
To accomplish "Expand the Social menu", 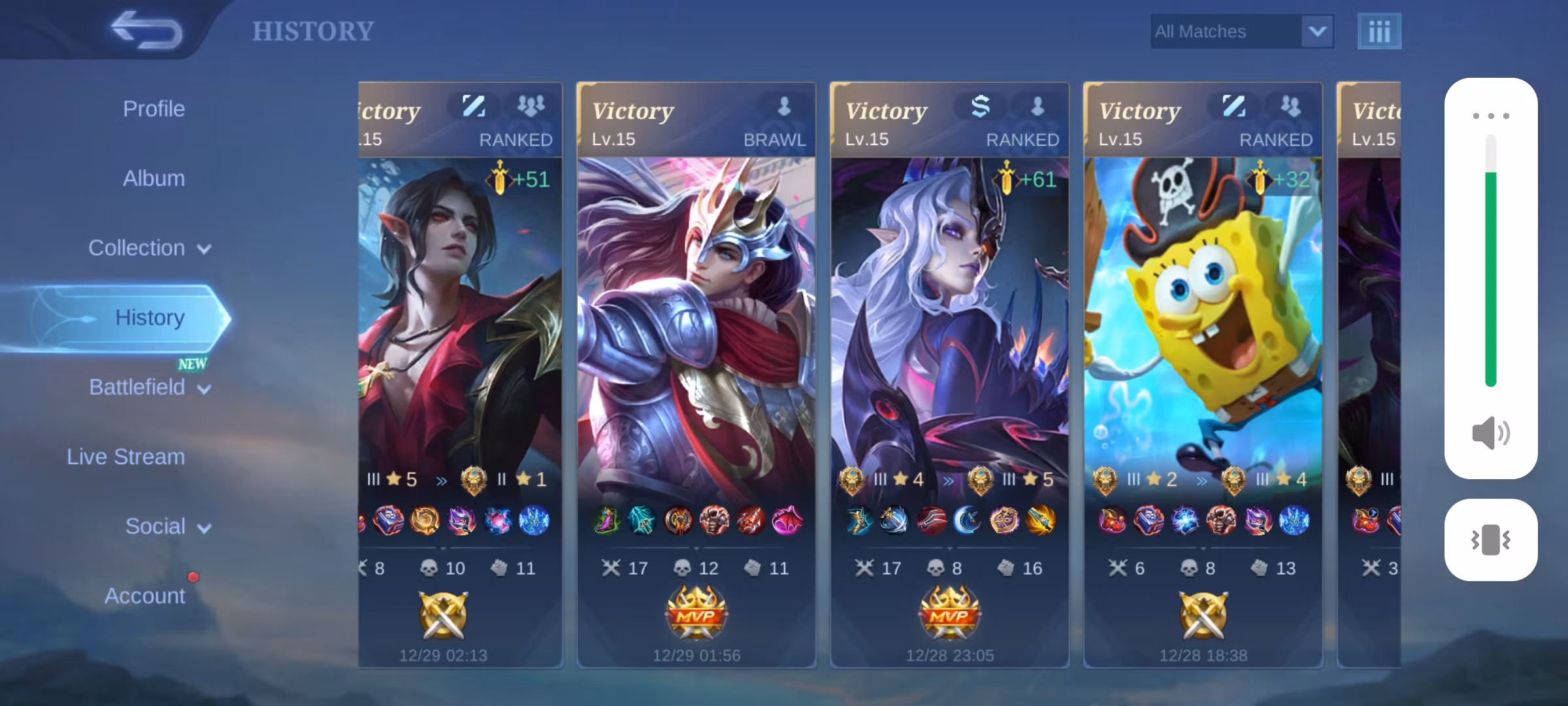I will [167, 527].
